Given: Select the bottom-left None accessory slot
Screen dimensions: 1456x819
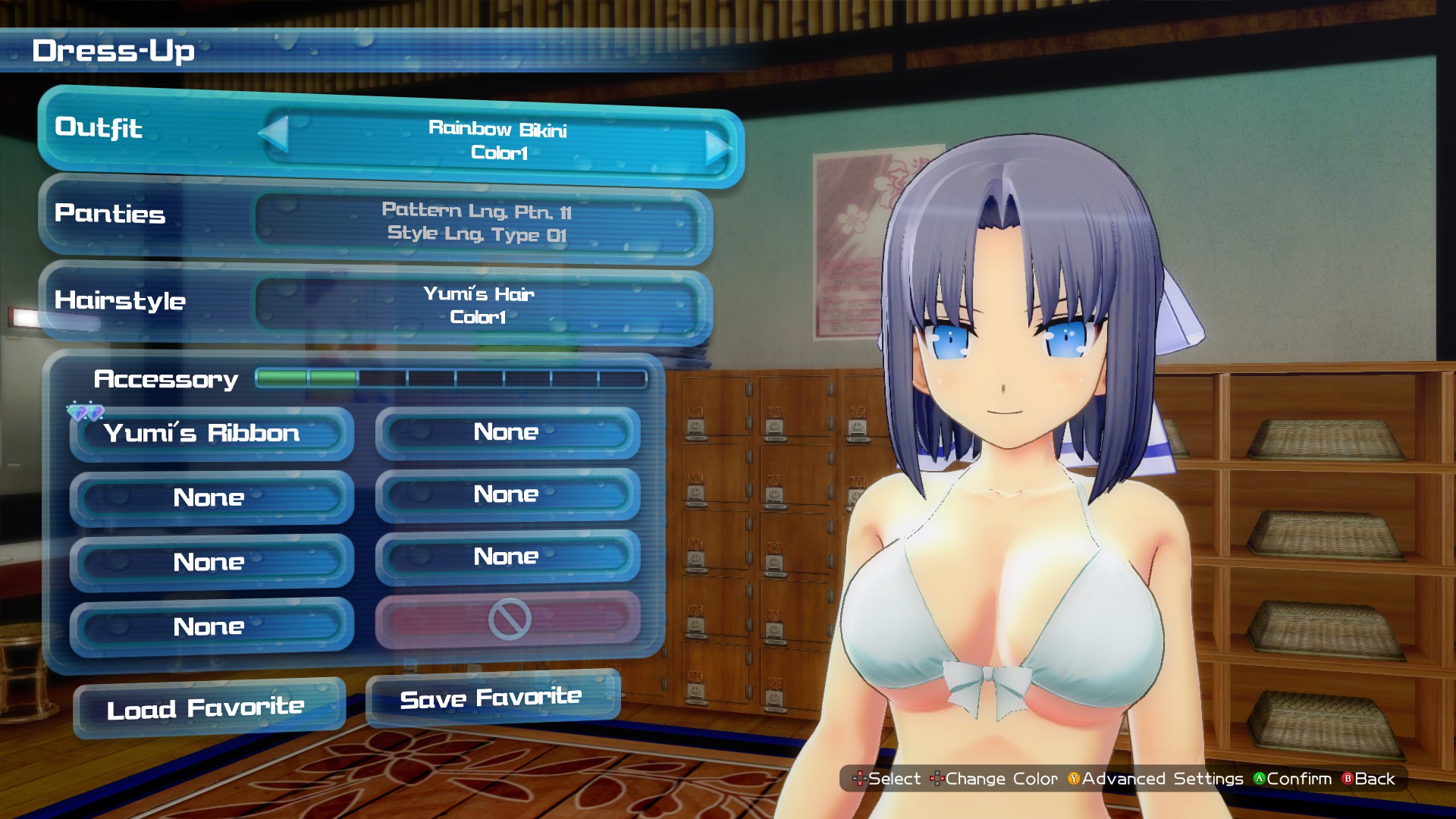Looking at the screenshot, I should pos(209,626).
